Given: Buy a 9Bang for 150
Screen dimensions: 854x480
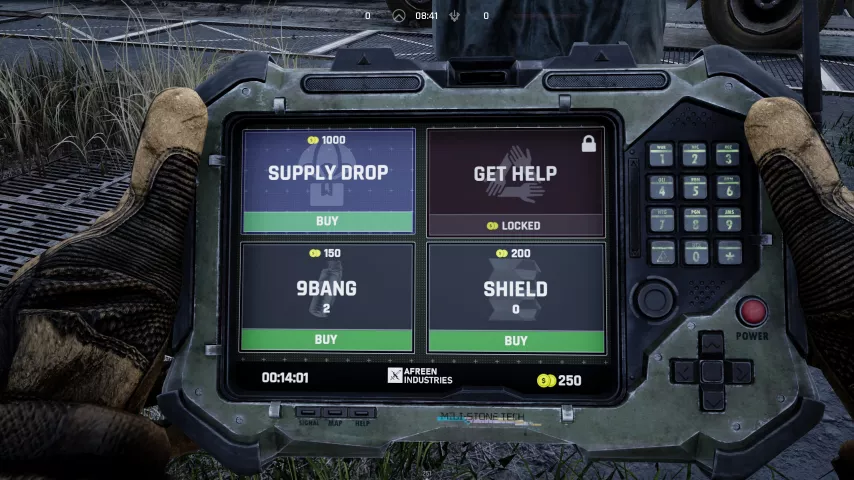Looking at the screenshot, I should coord(326,339).
